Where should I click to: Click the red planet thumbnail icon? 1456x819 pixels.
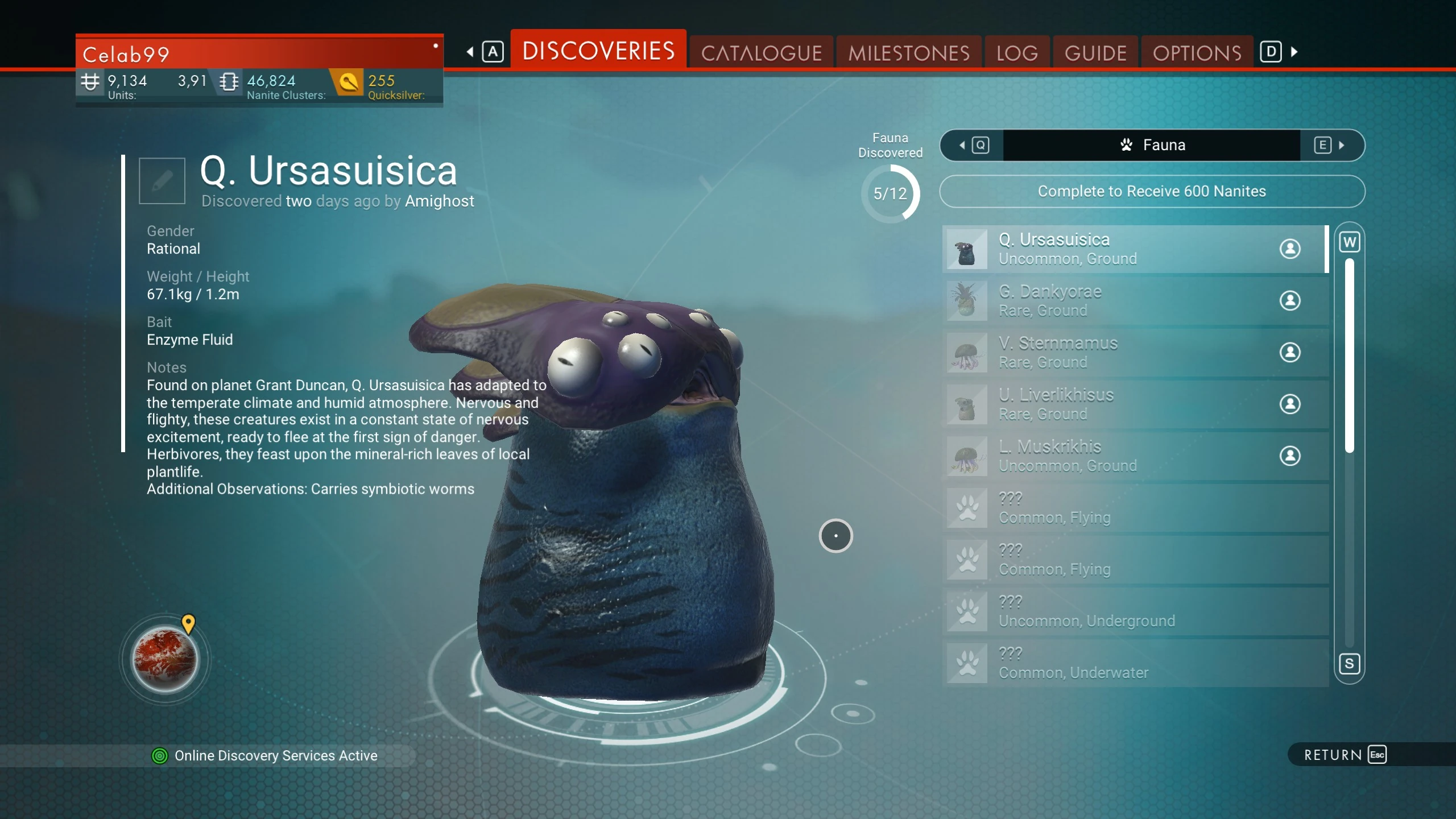click(x=165, y=660)
